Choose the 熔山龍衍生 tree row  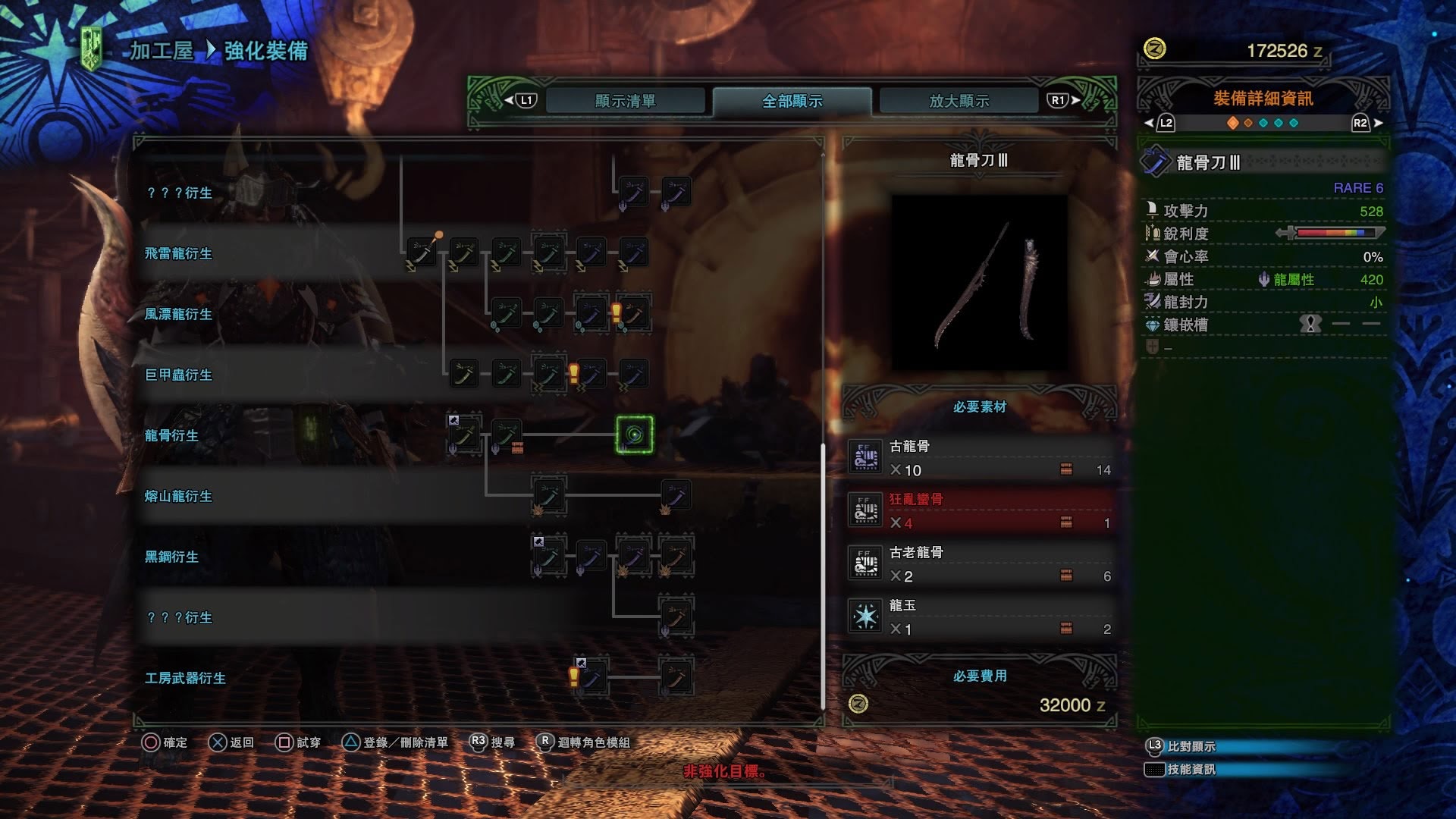(178, 496)
